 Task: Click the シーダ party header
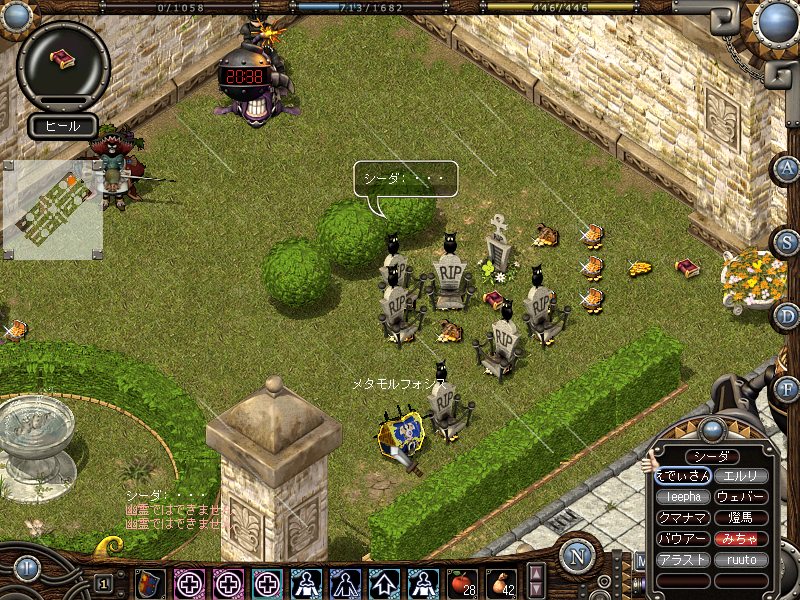712,456
